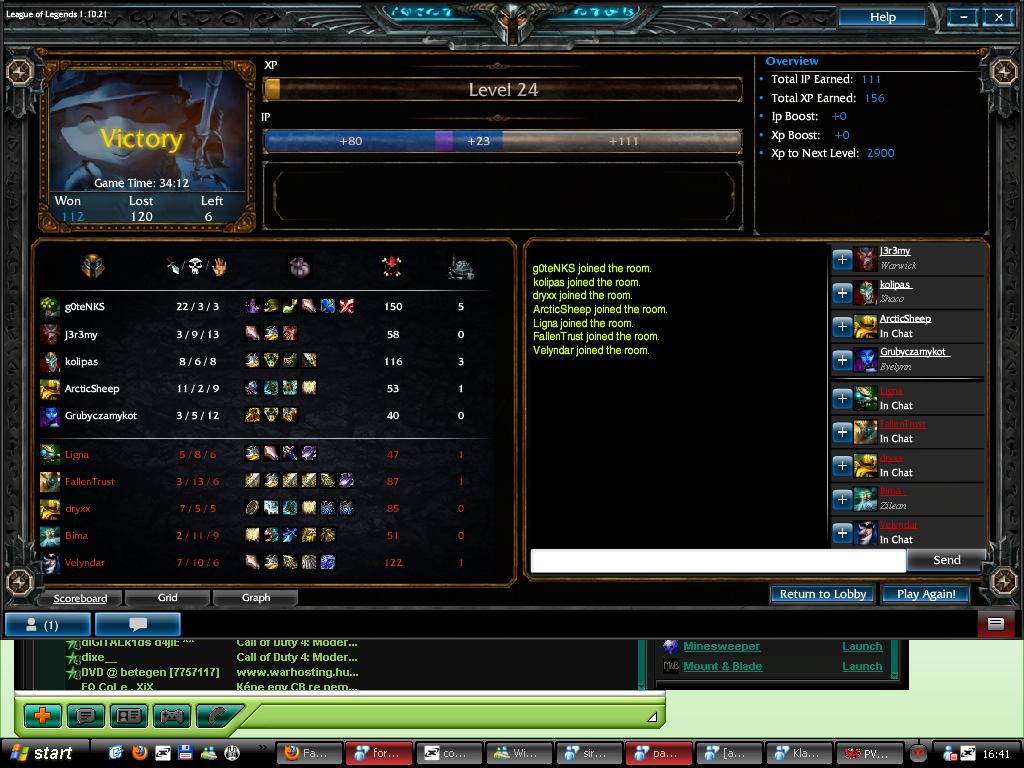Minimize the game client window
This screenshot has width=1024, height=768.
pos(964,17)
